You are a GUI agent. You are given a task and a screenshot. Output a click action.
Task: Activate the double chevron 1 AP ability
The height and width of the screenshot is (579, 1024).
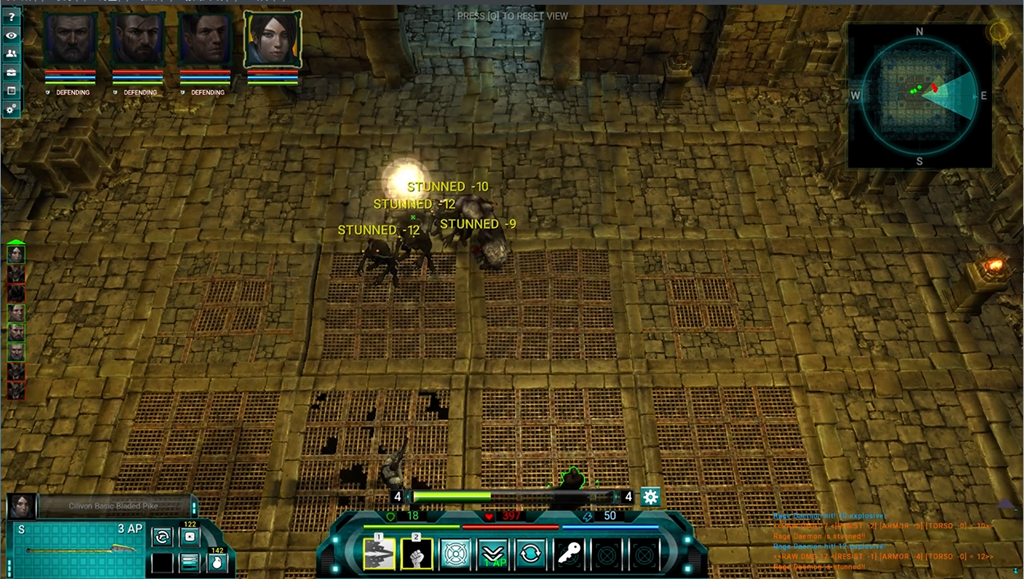pos(493,553)
